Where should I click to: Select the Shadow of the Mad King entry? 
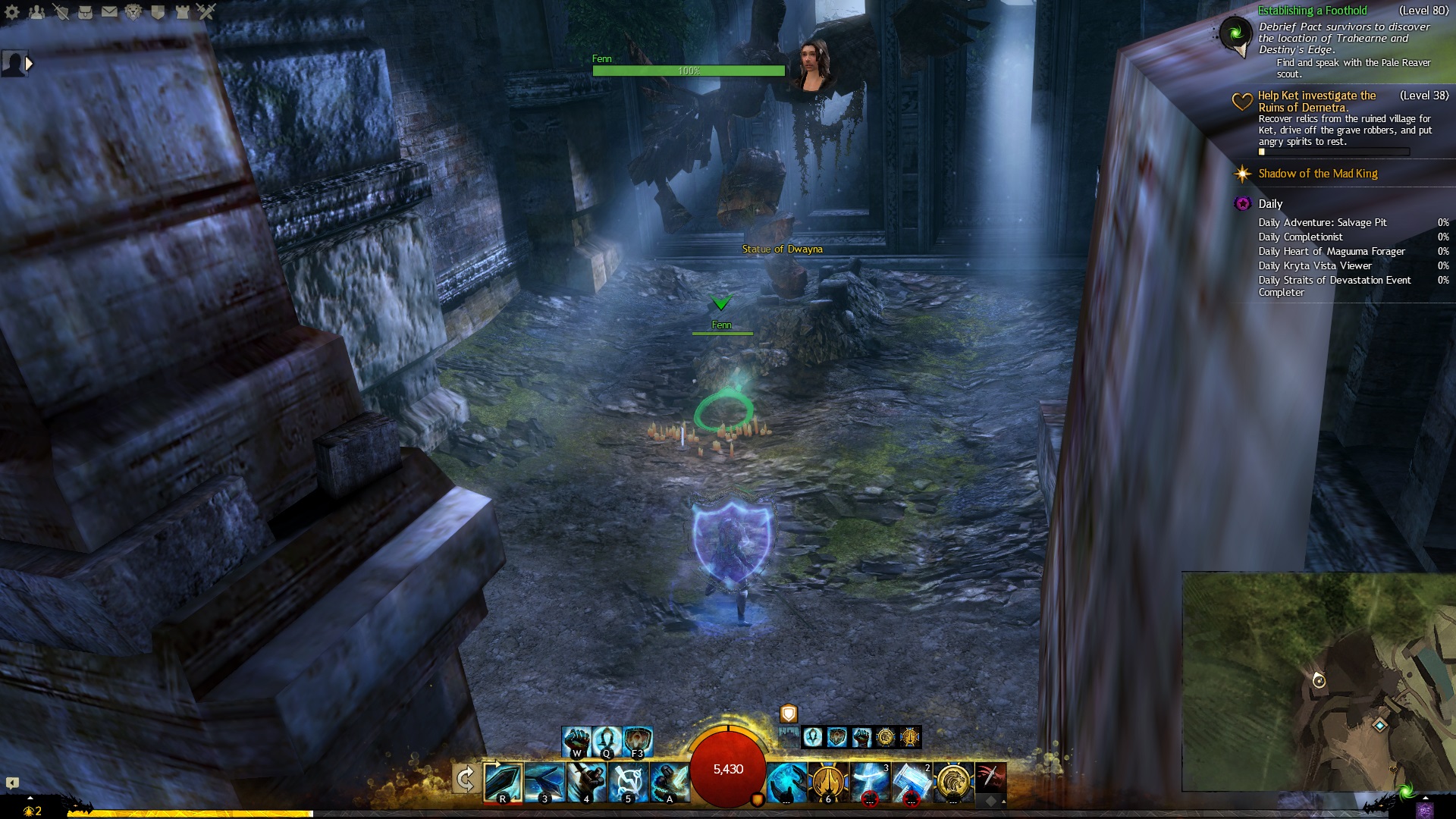[1317, 174]
